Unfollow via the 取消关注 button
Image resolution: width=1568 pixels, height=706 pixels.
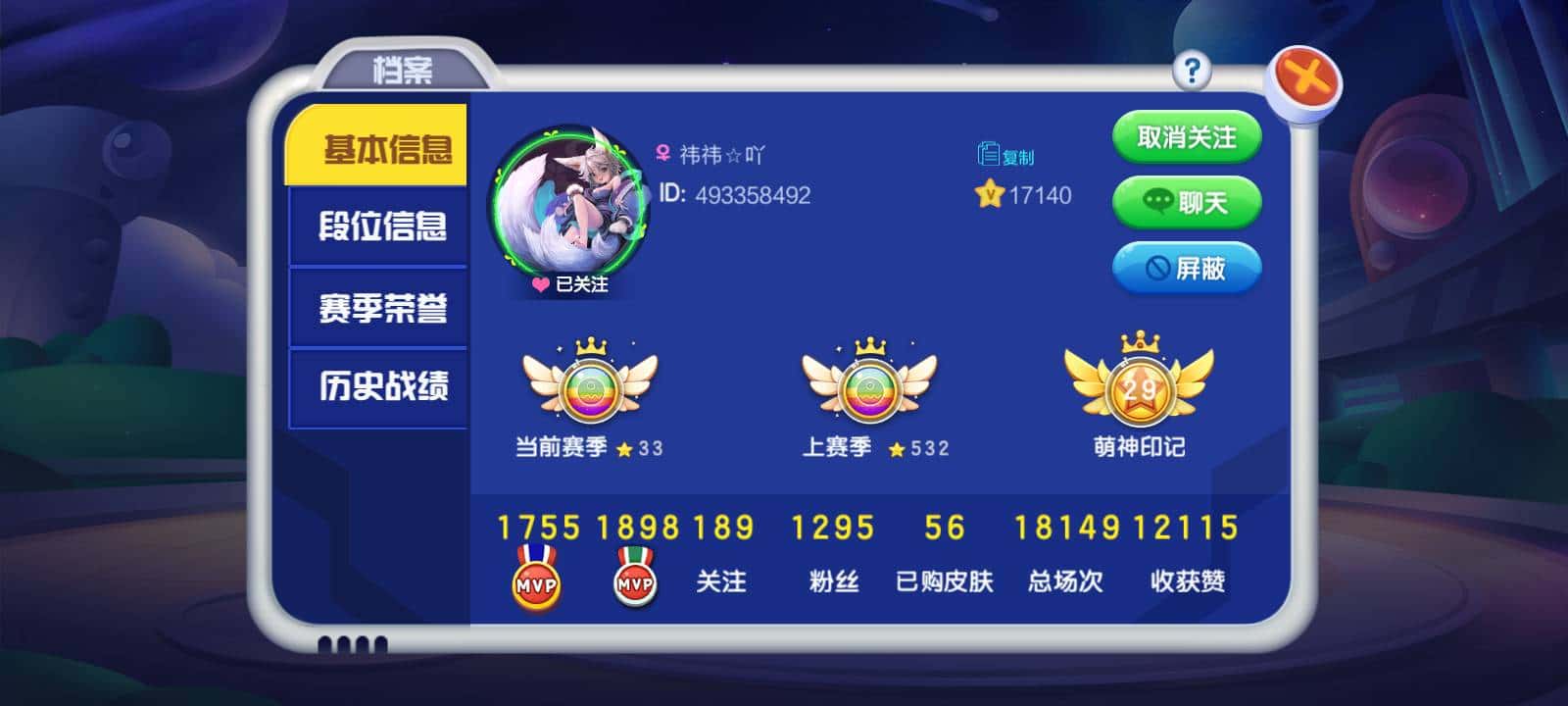(1188, 136)
